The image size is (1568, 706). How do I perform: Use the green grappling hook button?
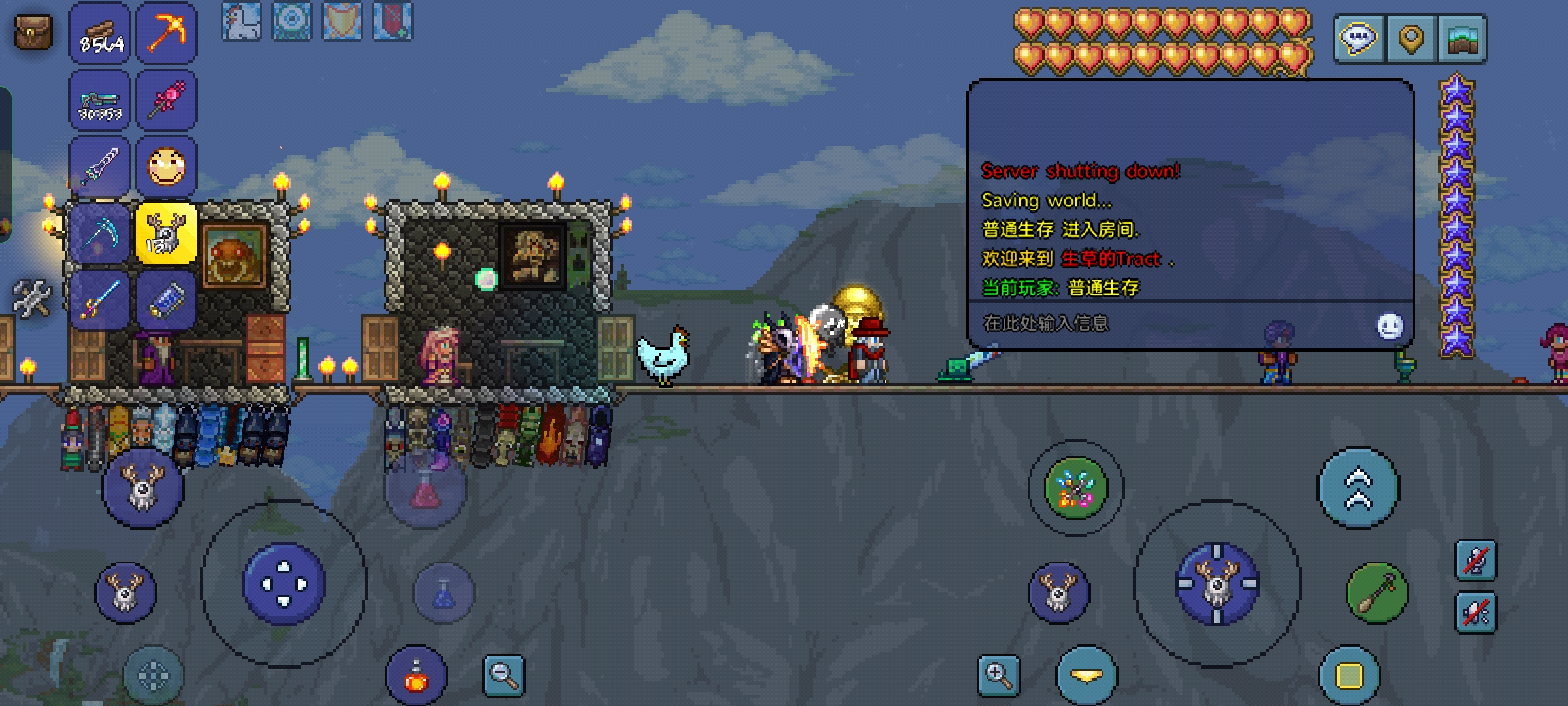pyautogui.click(x=1377, y=593)
